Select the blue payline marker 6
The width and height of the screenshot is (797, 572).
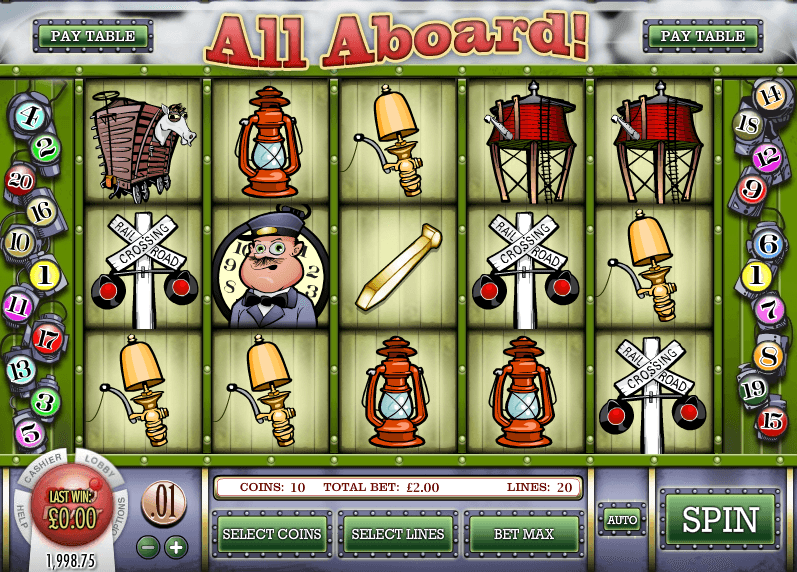coord(768,242)
